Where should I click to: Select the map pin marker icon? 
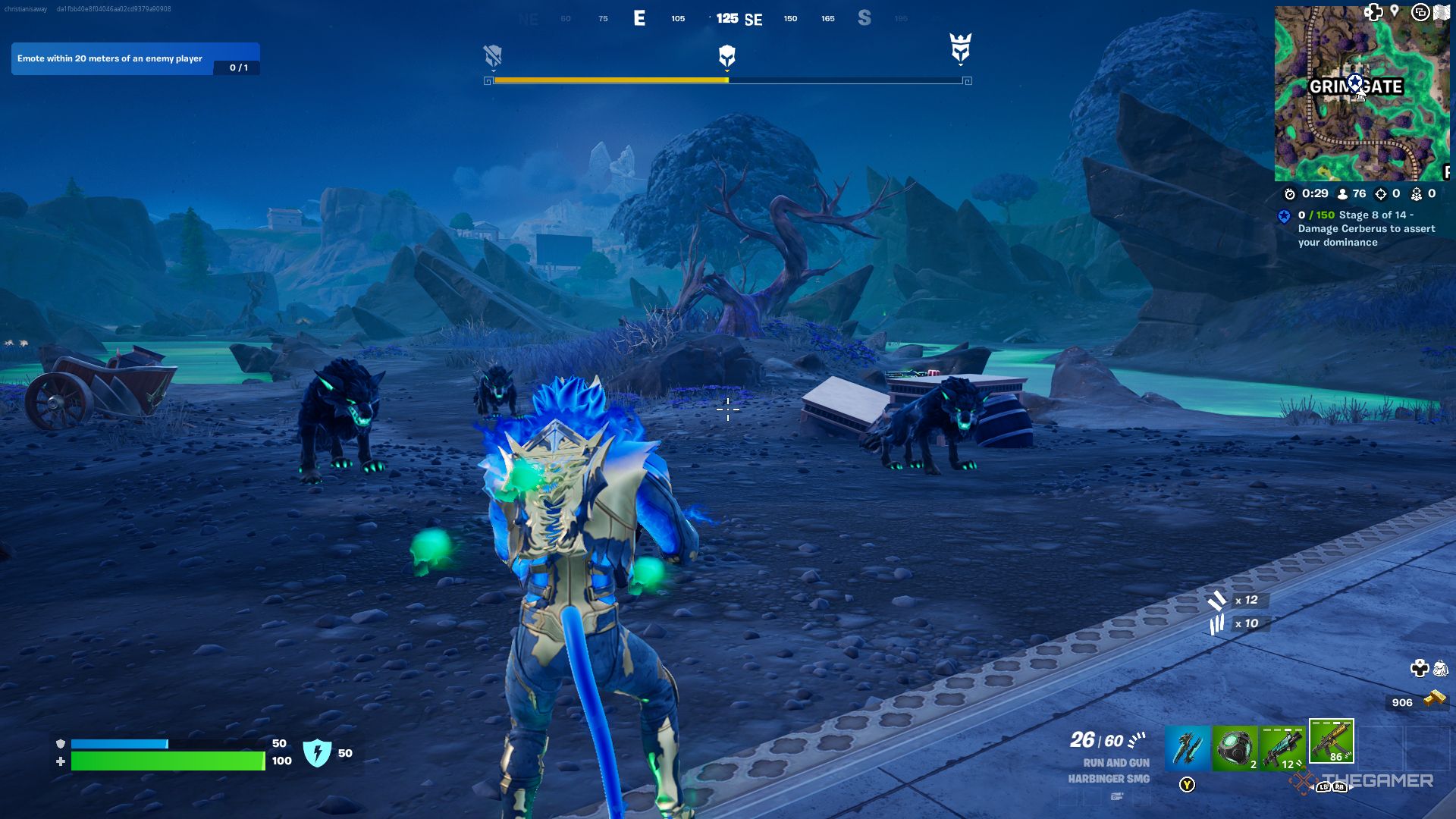1395,11
